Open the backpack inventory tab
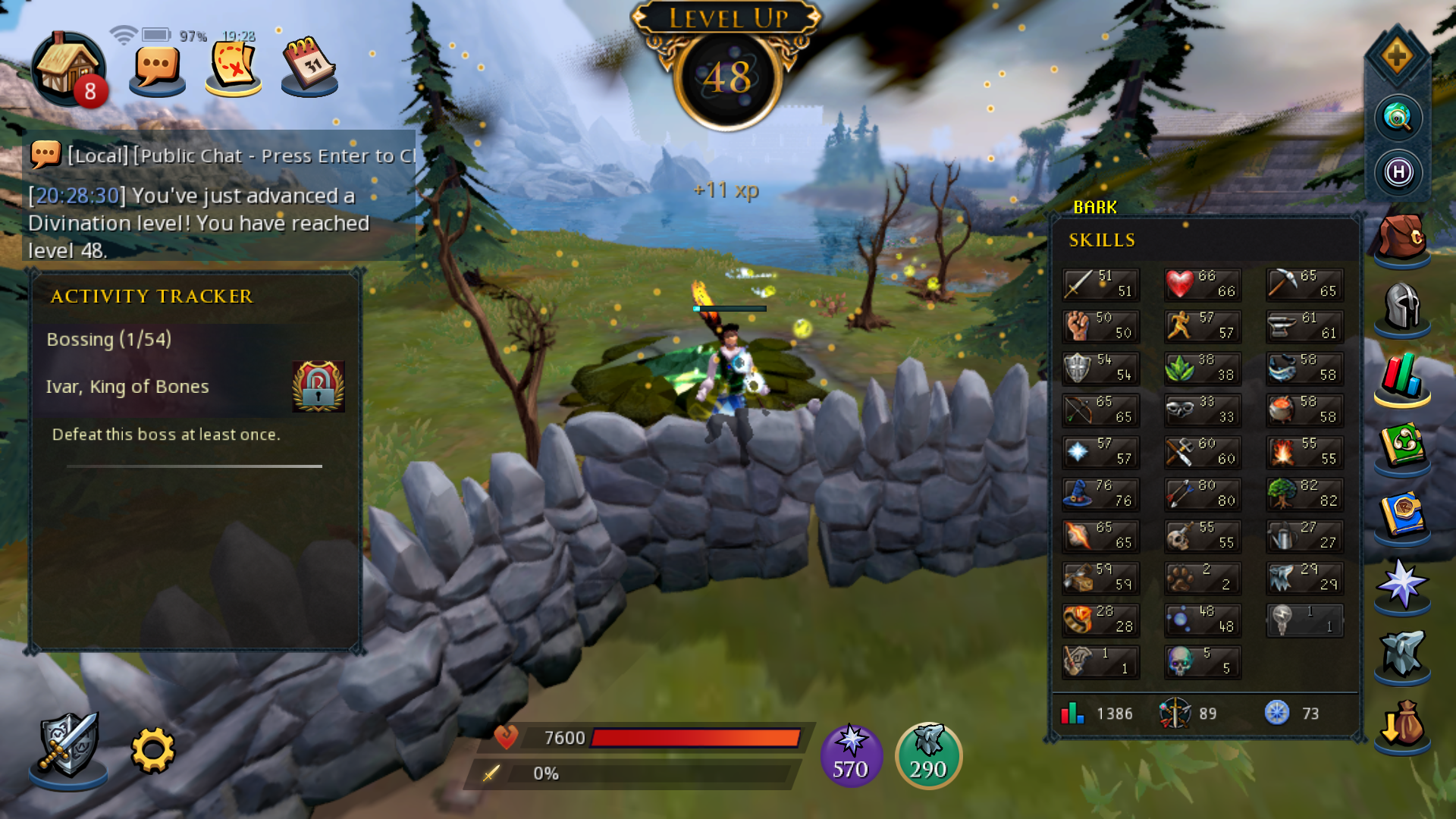Viewport: 1456px width, 819px height. [x=1402, y=239]
